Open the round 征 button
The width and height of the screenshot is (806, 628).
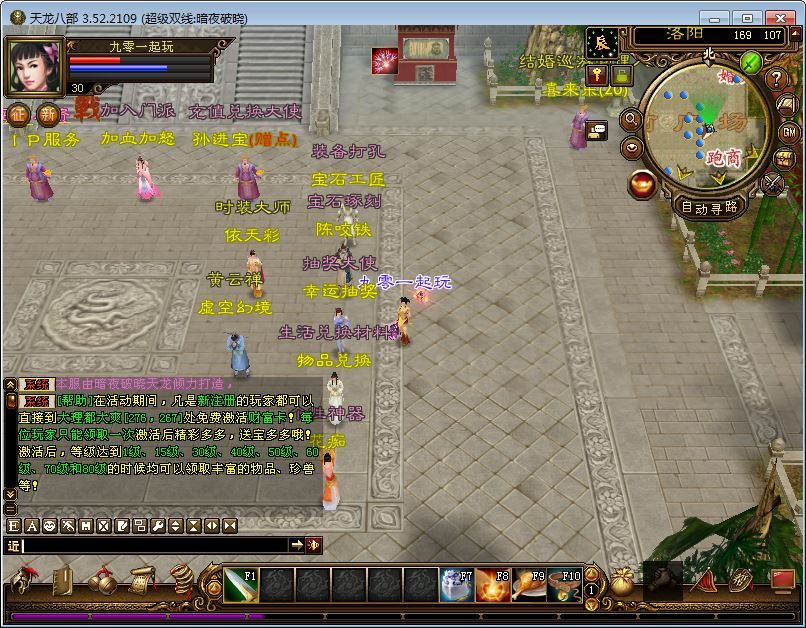tap(19, 112)
